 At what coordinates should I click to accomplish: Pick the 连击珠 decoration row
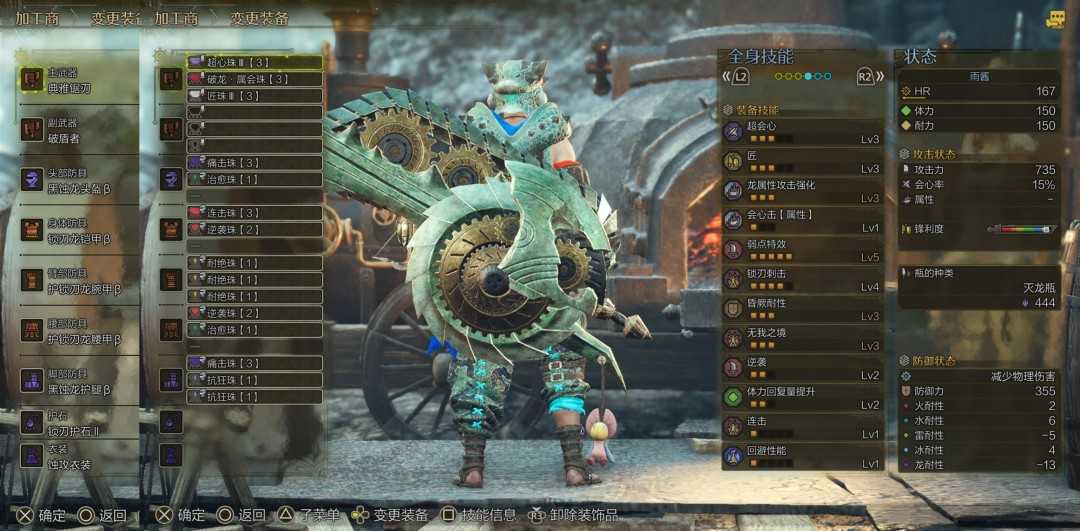pos(254,213)
